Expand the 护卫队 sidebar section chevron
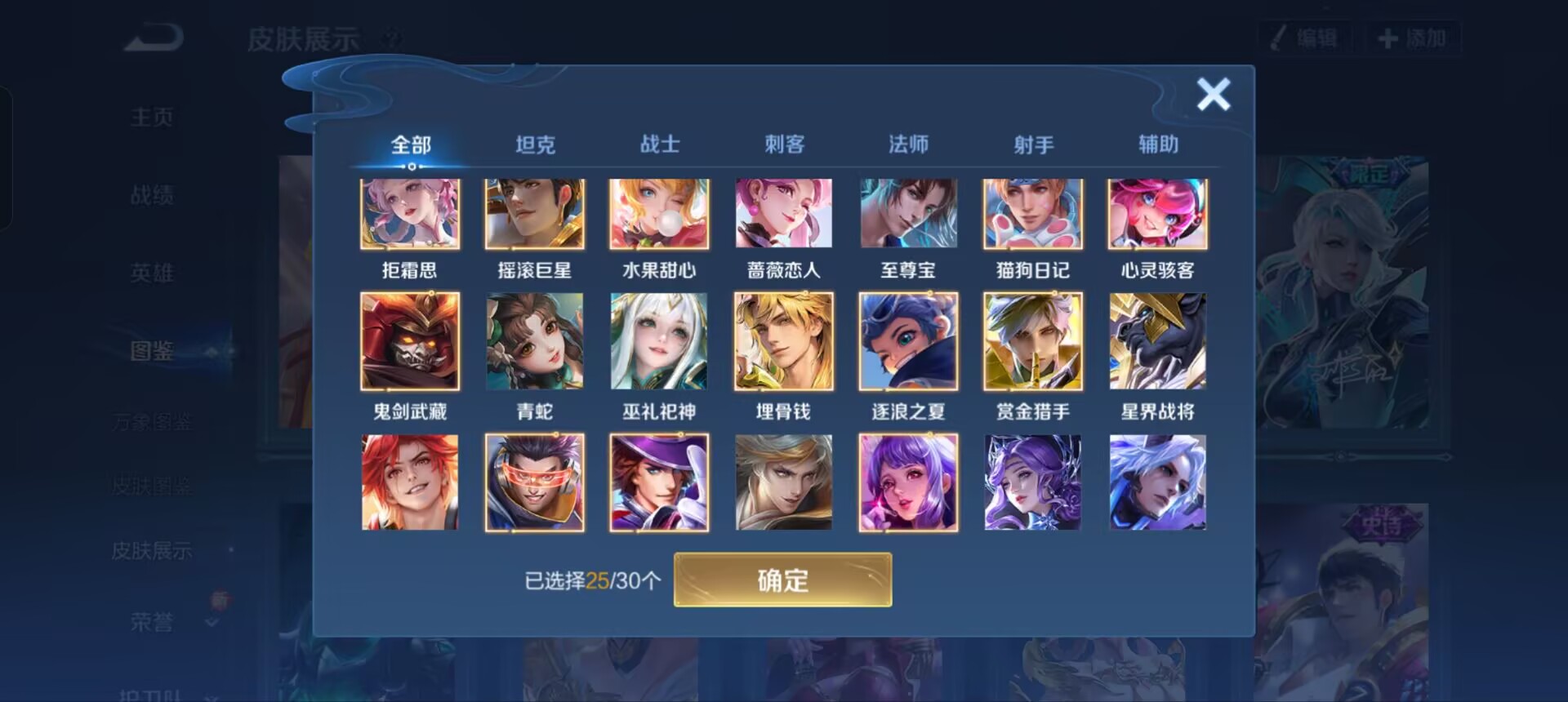This screenshot has height=702, width=1568. click(211, 695)
